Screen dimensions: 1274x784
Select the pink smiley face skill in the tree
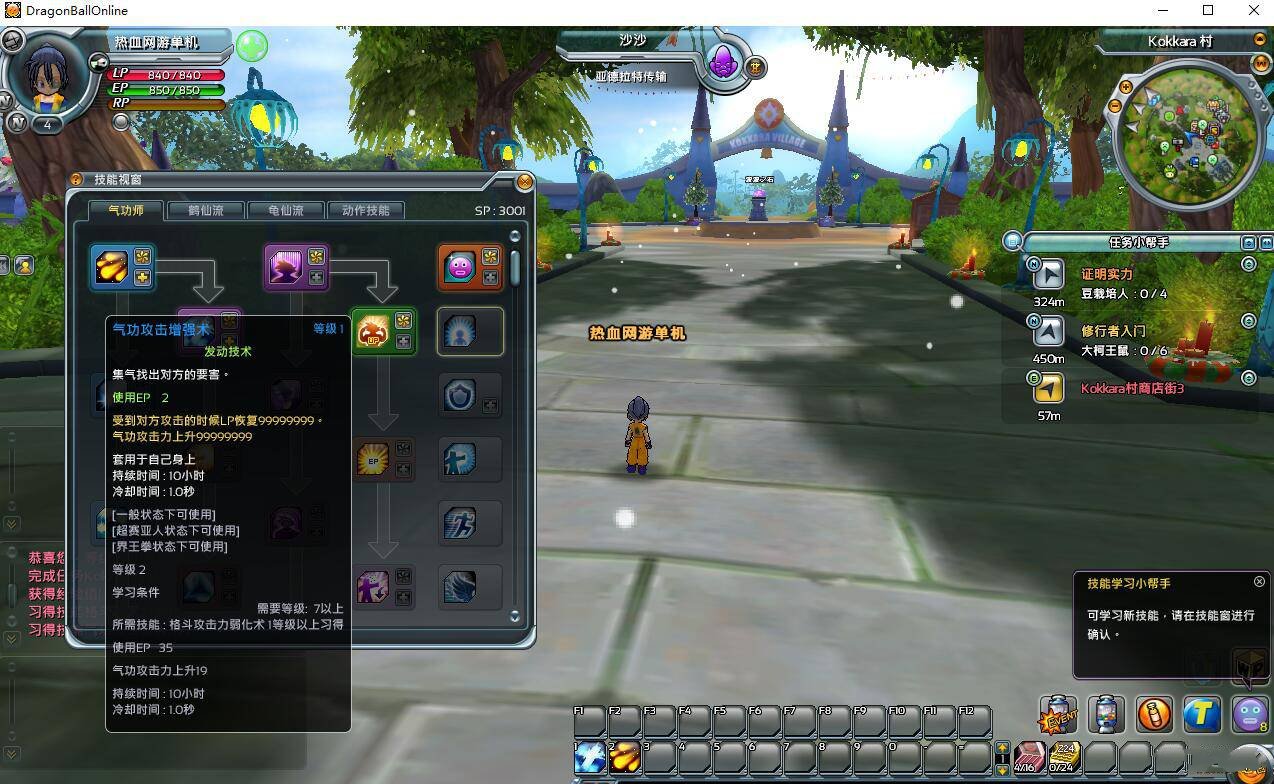pyautogui.click(x=459, y=267)
